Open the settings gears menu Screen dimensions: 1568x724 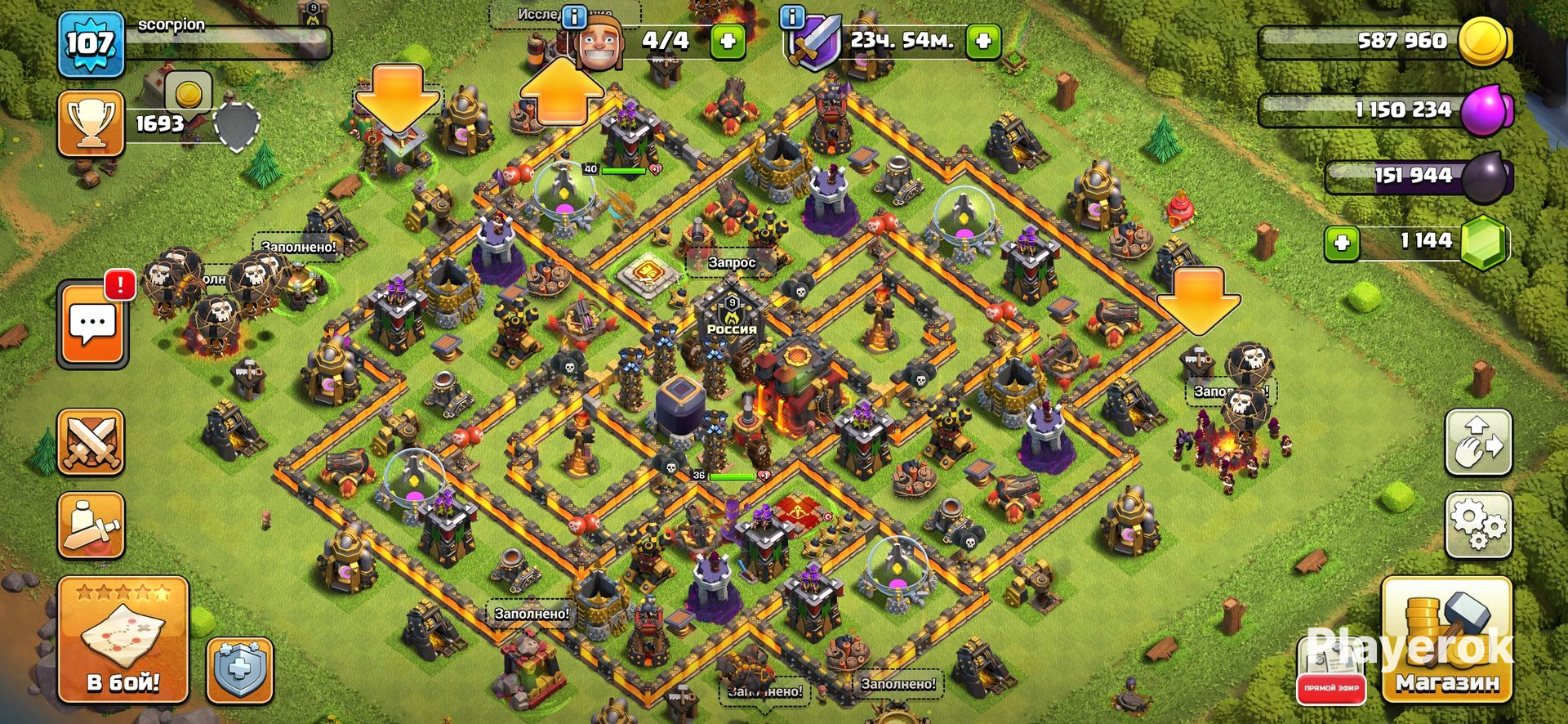1478,524
